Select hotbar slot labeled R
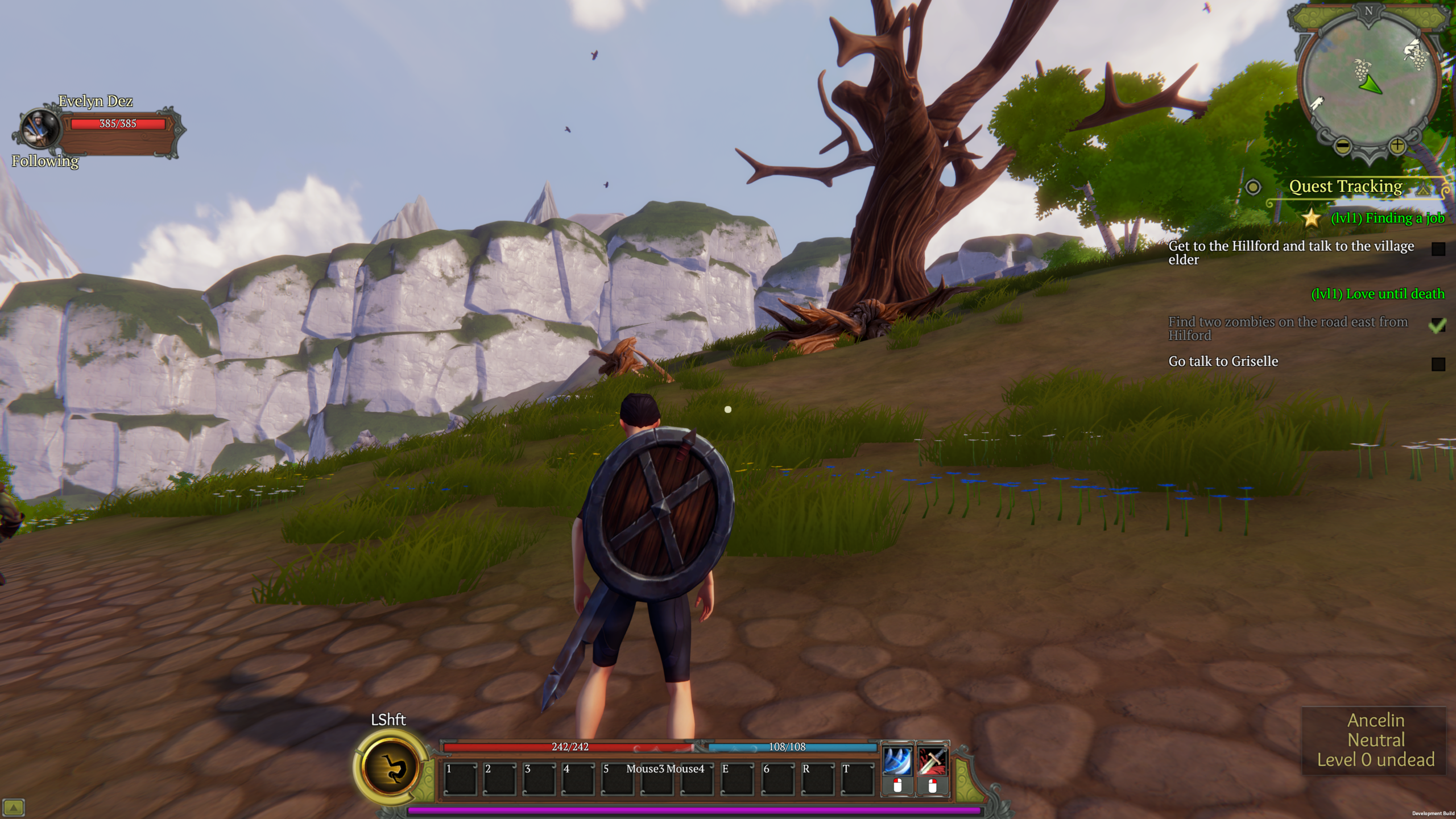This screenshot has height=819, width=1456. click(x=817, y=778)
